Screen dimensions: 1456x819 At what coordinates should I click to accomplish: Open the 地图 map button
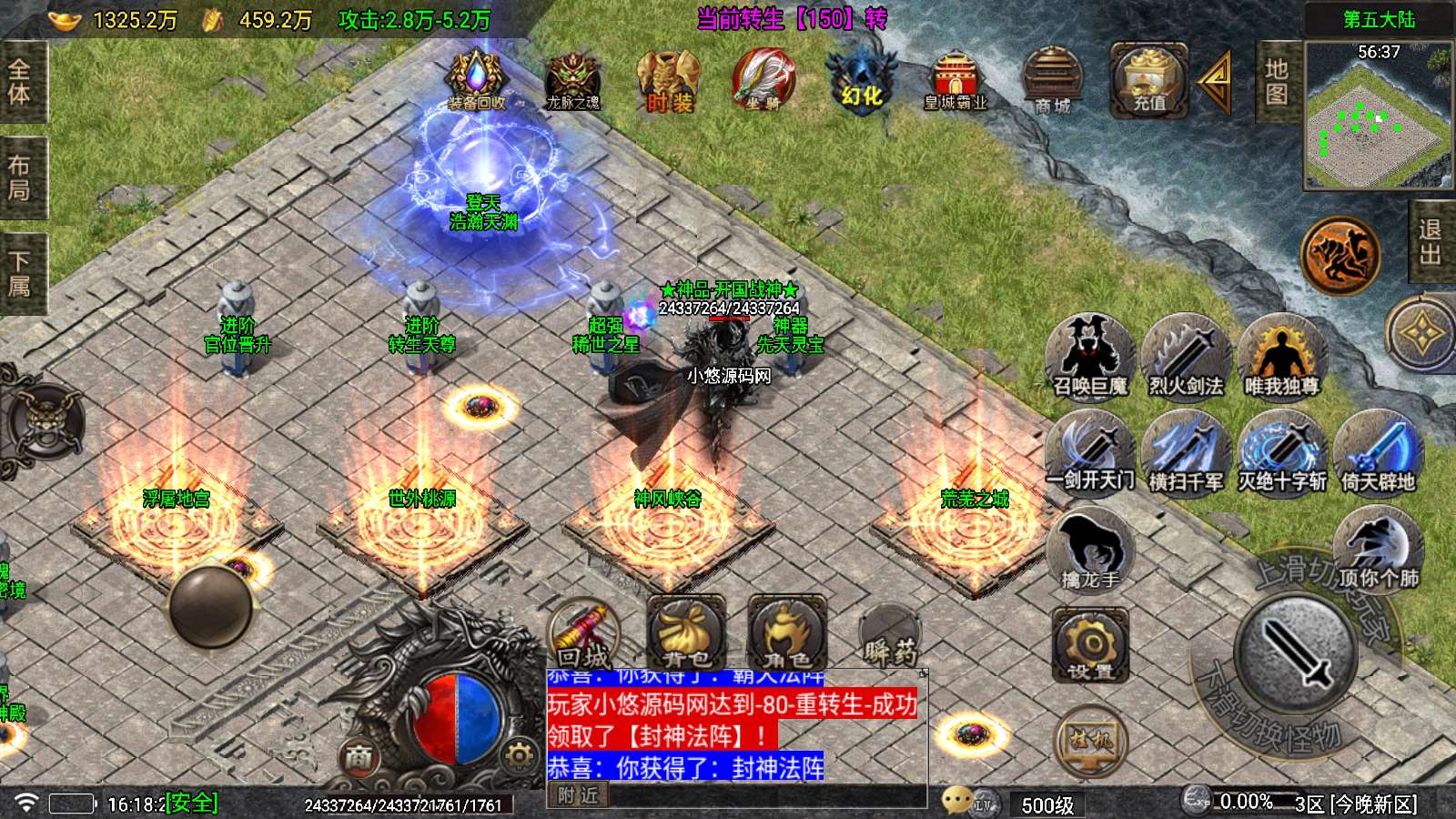[x=1277, y=82]
